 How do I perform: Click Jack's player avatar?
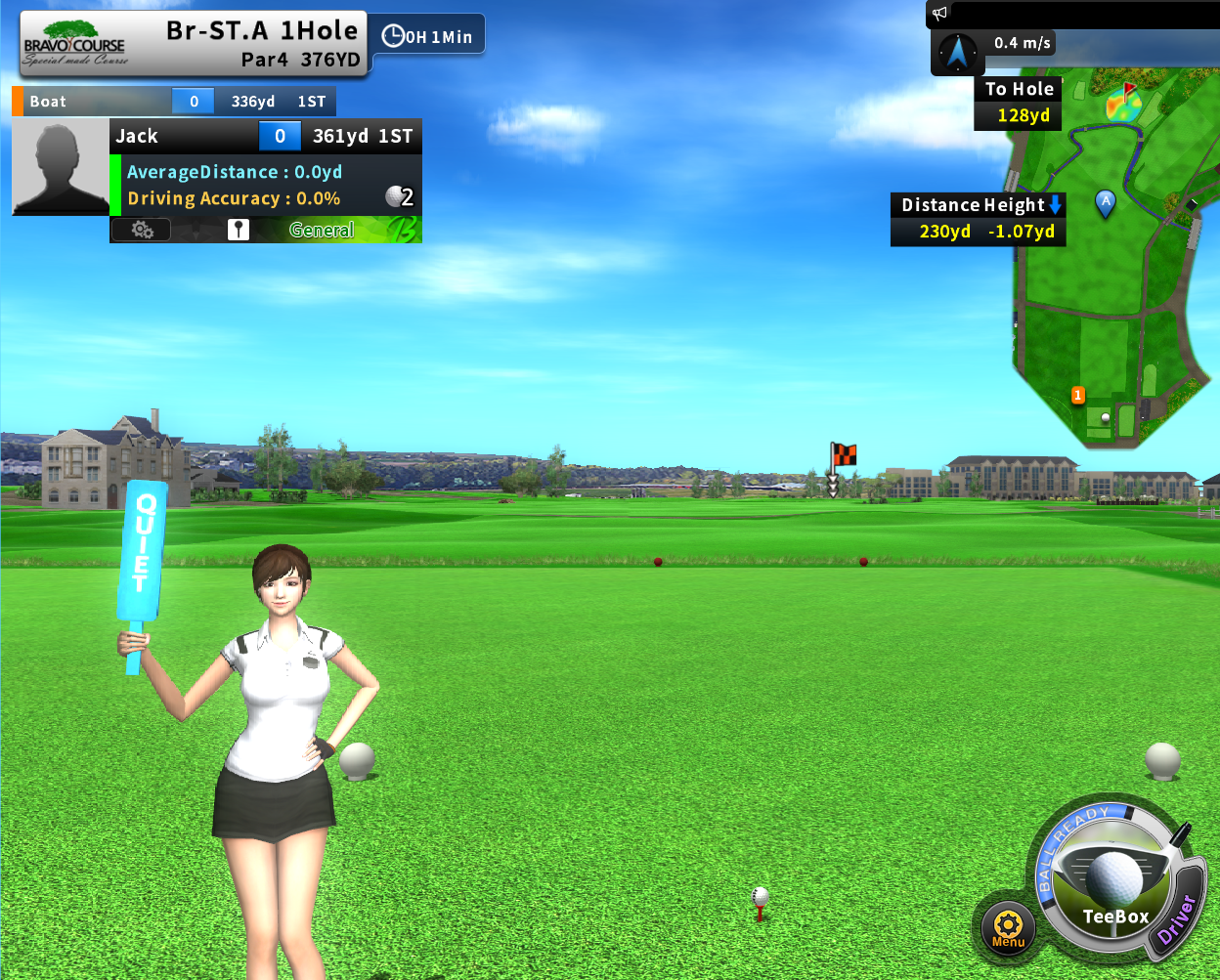(61, 167)
